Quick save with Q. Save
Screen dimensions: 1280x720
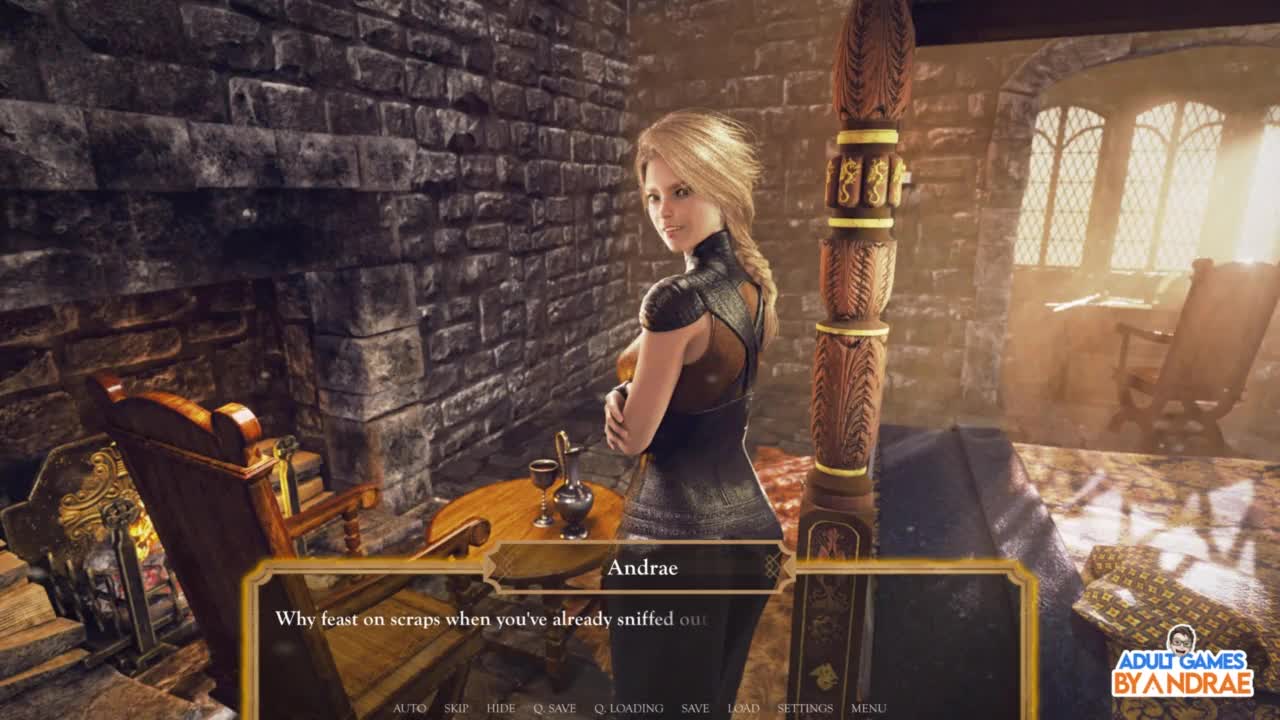click(554, 708)
